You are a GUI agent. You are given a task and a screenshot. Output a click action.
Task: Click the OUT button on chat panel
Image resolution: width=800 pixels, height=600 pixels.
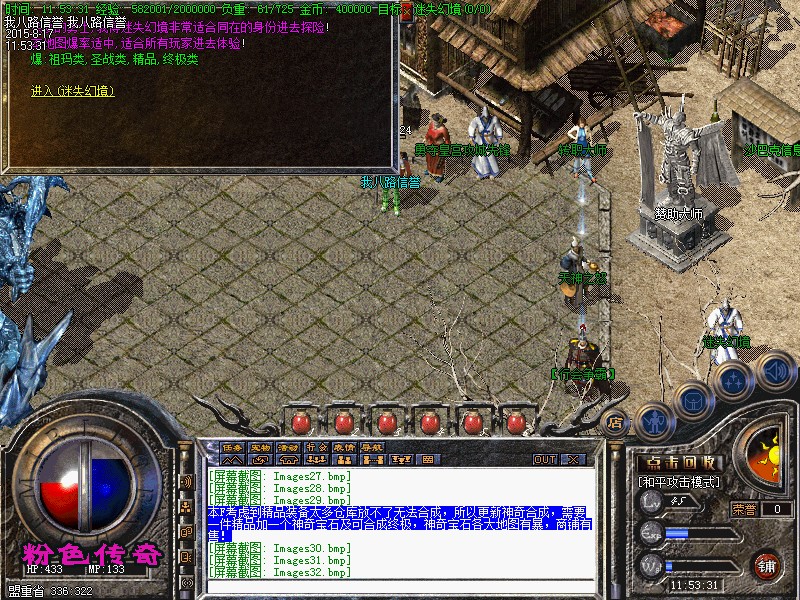pos(545,460)
